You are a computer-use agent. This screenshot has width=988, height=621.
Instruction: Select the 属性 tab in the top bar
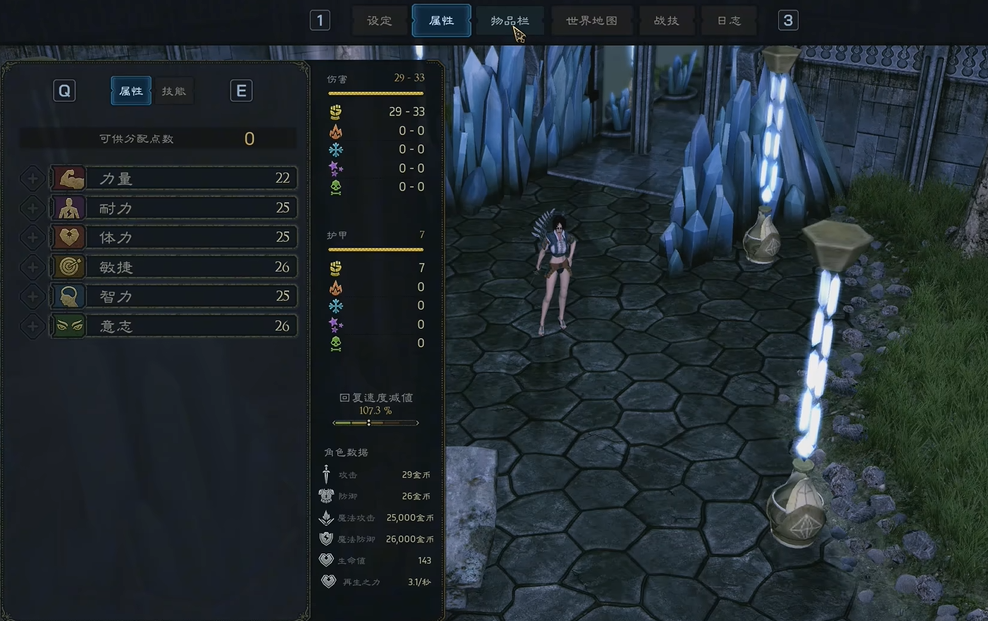pos(441,21)
